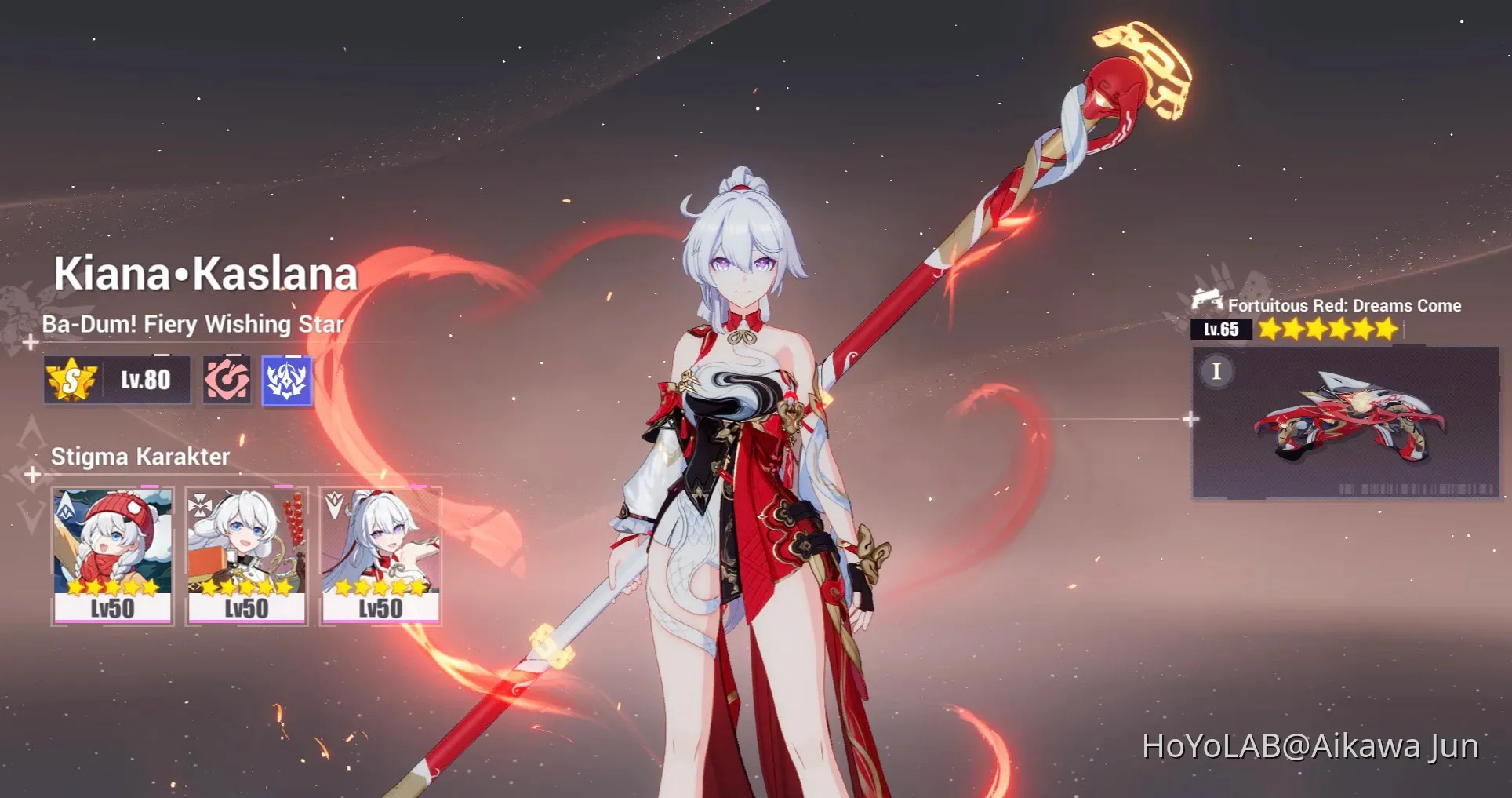Viewport: 1512px width, 798px height.
Task: Select the Kiana Kaslana name header
Action: coord(205,275)
